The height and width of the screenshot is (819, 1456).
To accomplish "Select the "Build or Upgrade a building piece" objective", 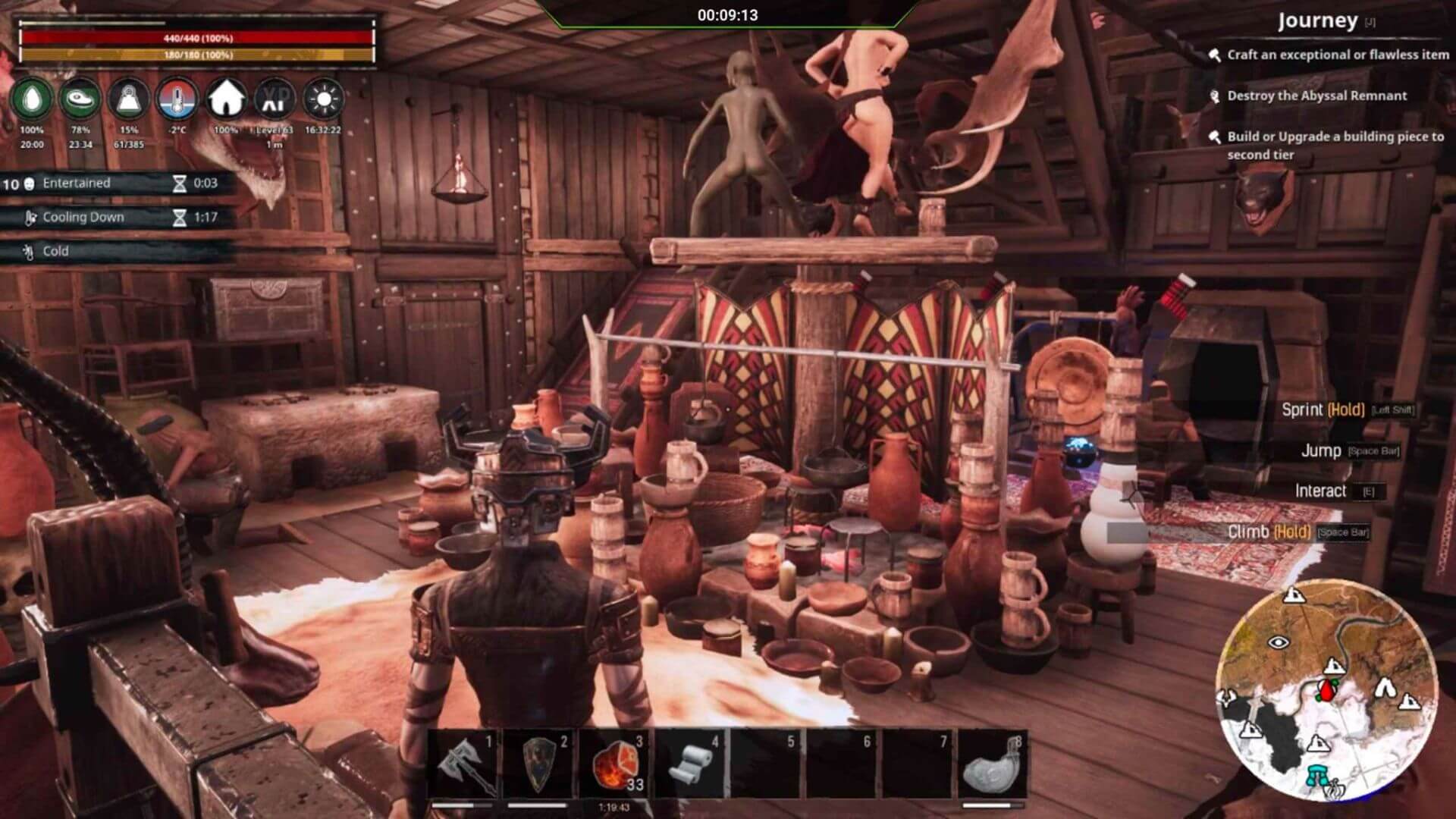I will click(1335, 145).
